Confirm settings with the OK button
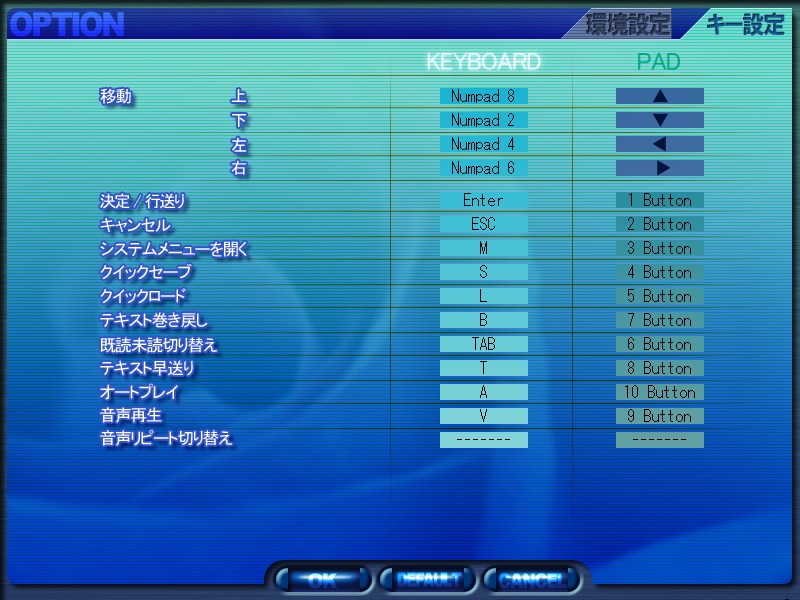The image size is (800, 600). coord(322,578)
